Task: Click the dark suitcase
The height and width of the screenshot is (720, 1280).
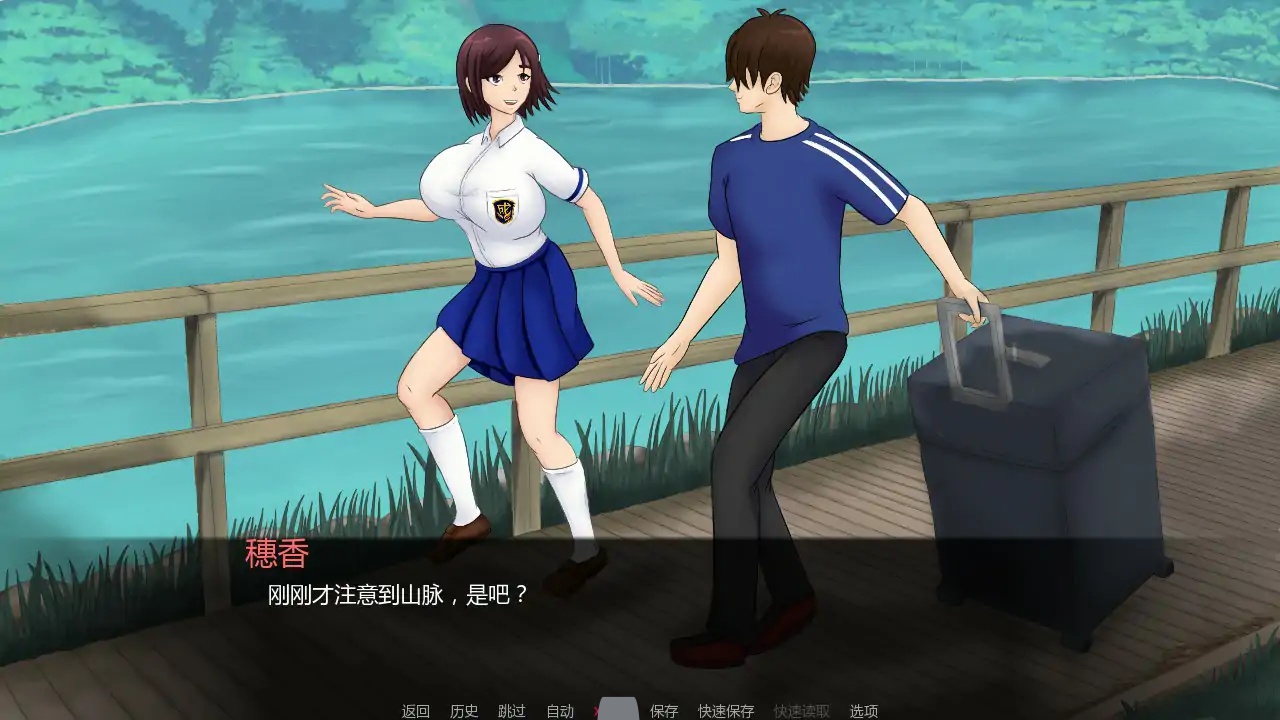Action: click(x=1020, y=480)
